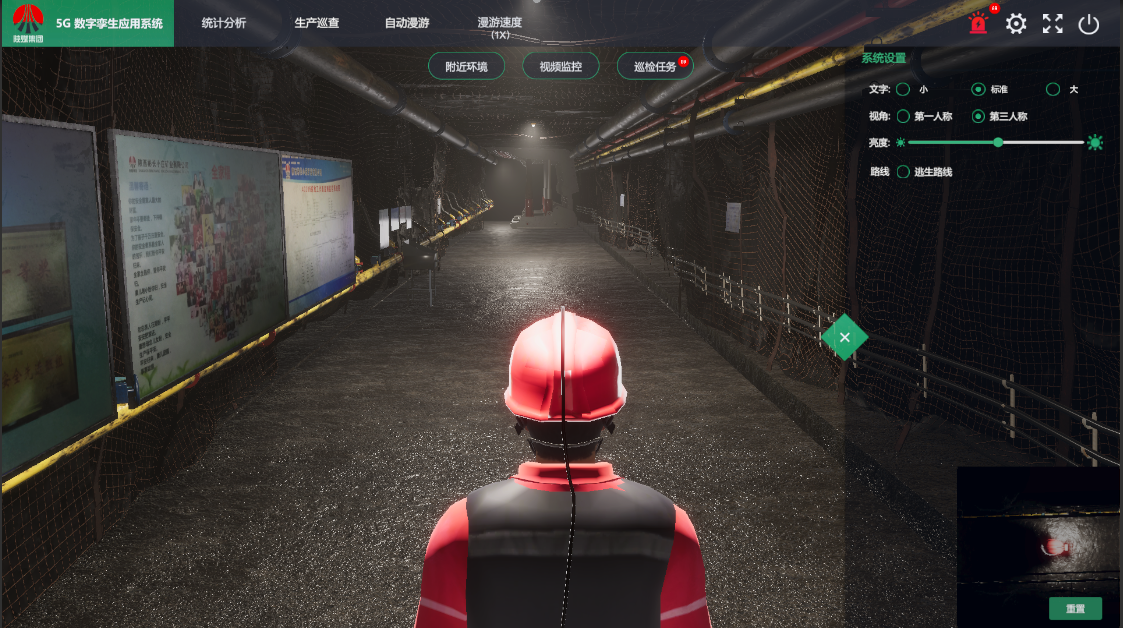Viewport: 1123px width, 628px height.
Task: Click the 亮度 brightness slider track
Action: point(1040,143)
